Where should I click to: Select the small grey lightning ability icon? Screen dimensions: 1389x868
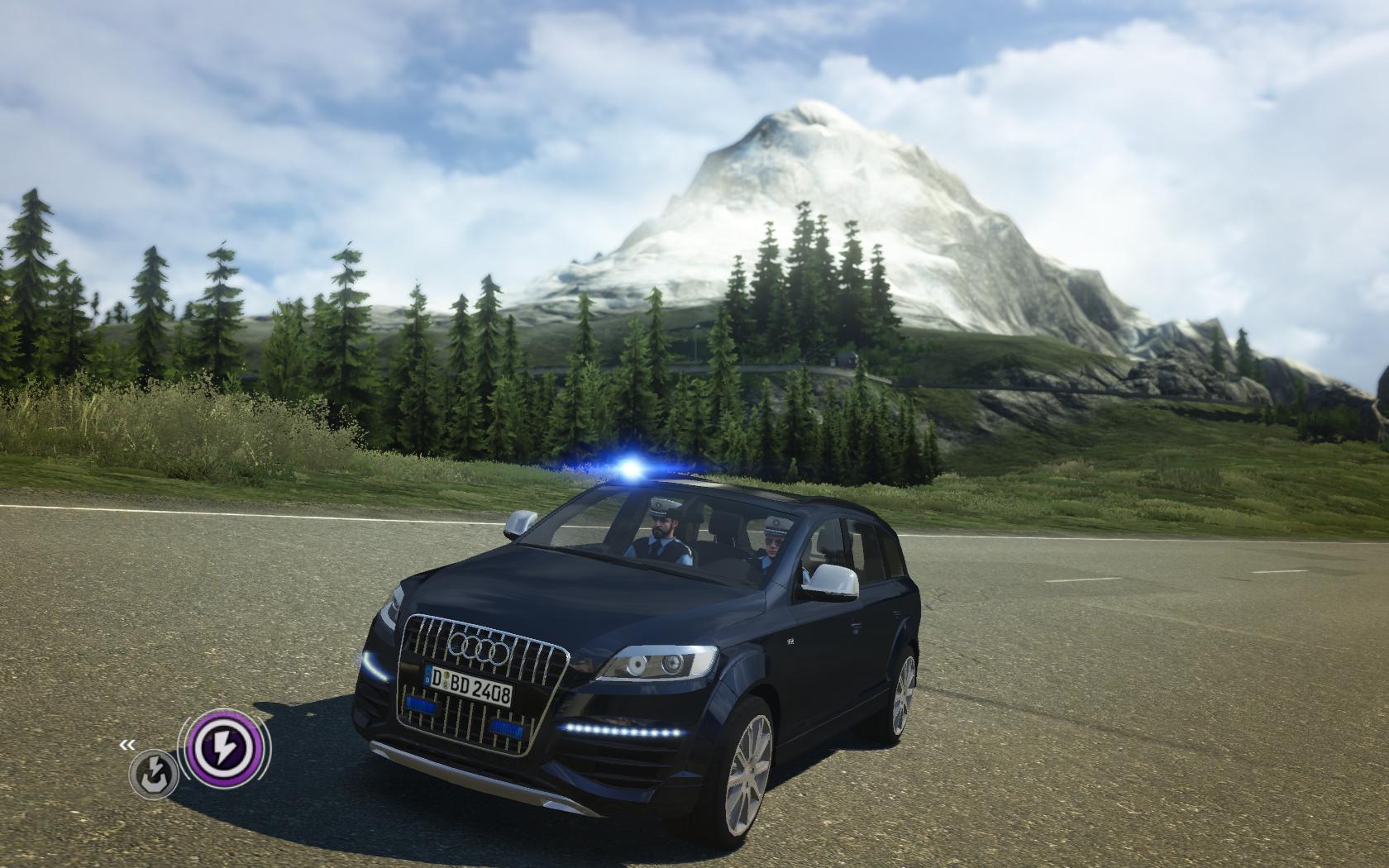[x=154, y=775]
